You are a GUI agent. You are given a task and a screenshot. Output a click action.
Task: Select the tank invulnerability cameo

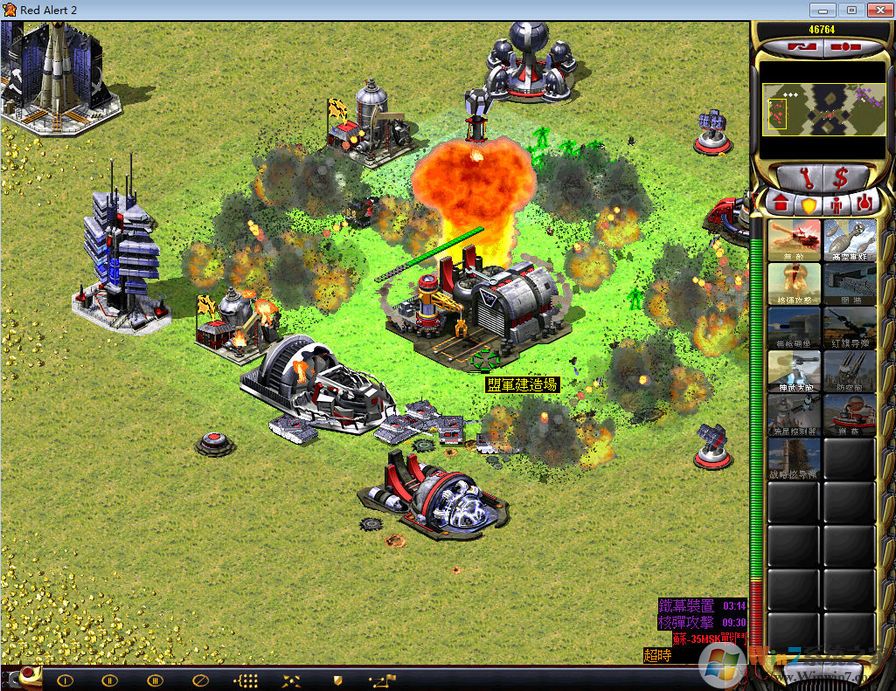point(794,240)
